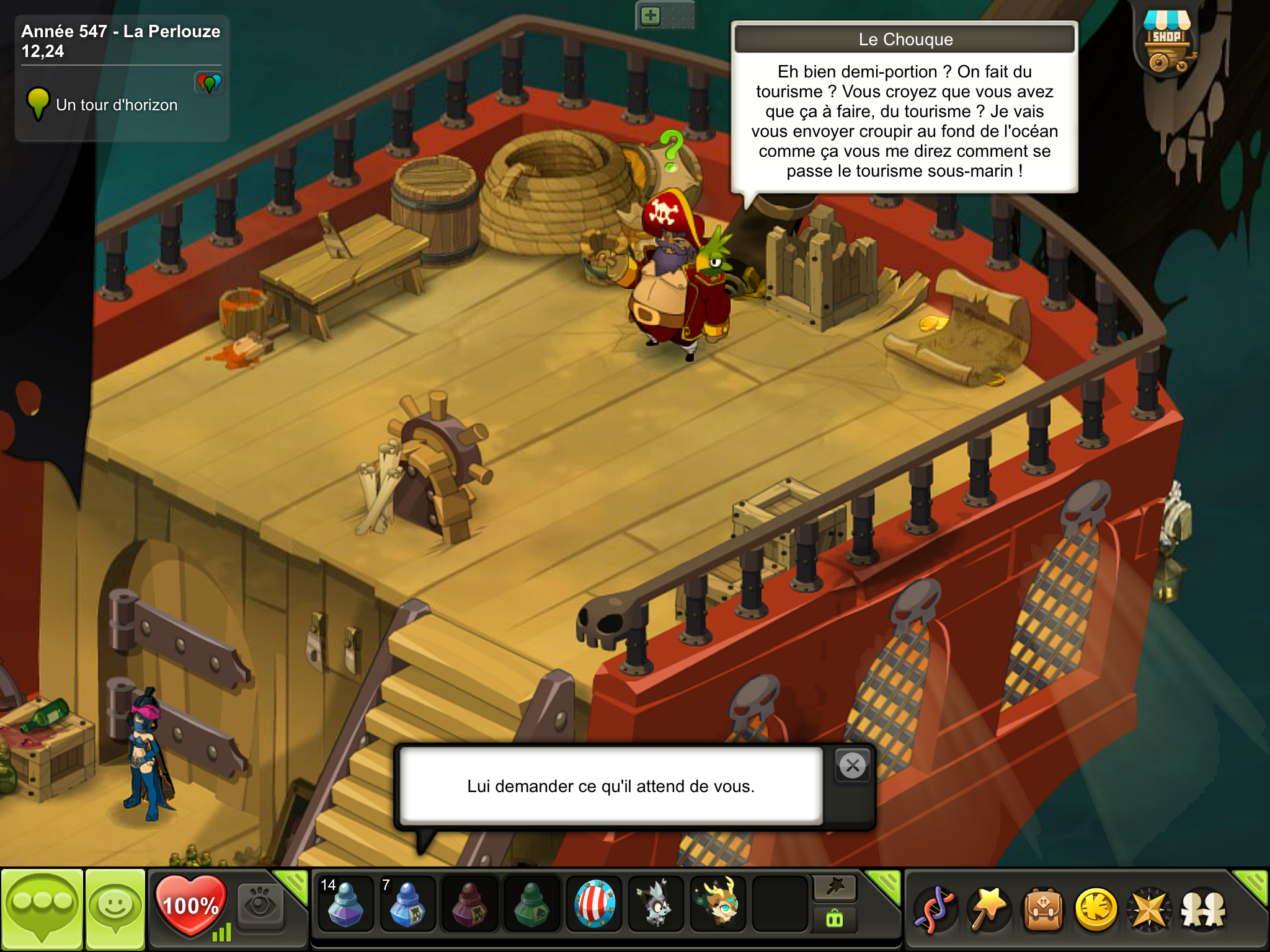Expand the green plus panel at top
This screenshot has width=1270, height=952.
(651, 15)
